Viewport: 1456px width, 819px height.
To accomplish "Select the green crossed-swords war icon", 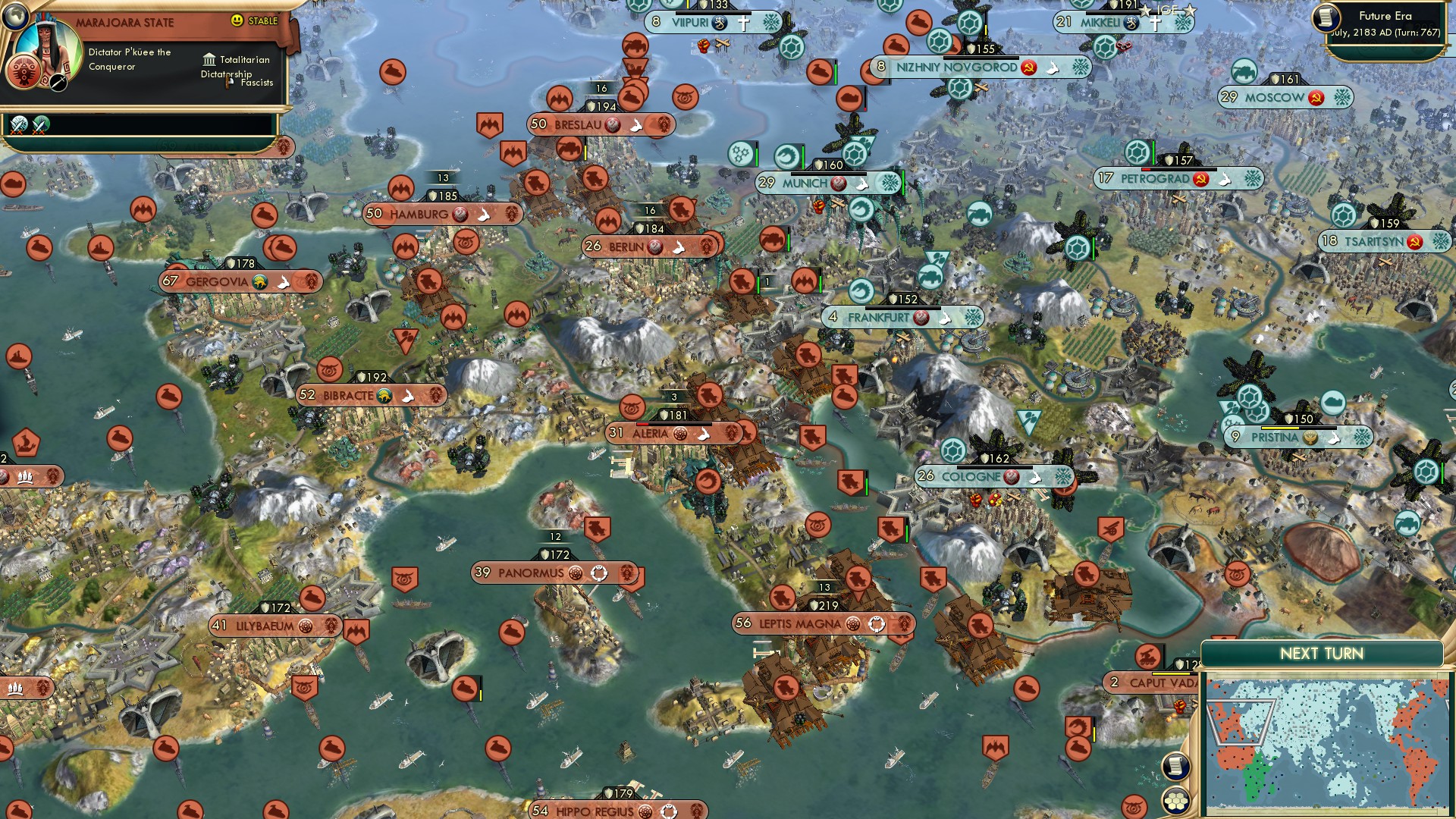I will tap(41, 124).
